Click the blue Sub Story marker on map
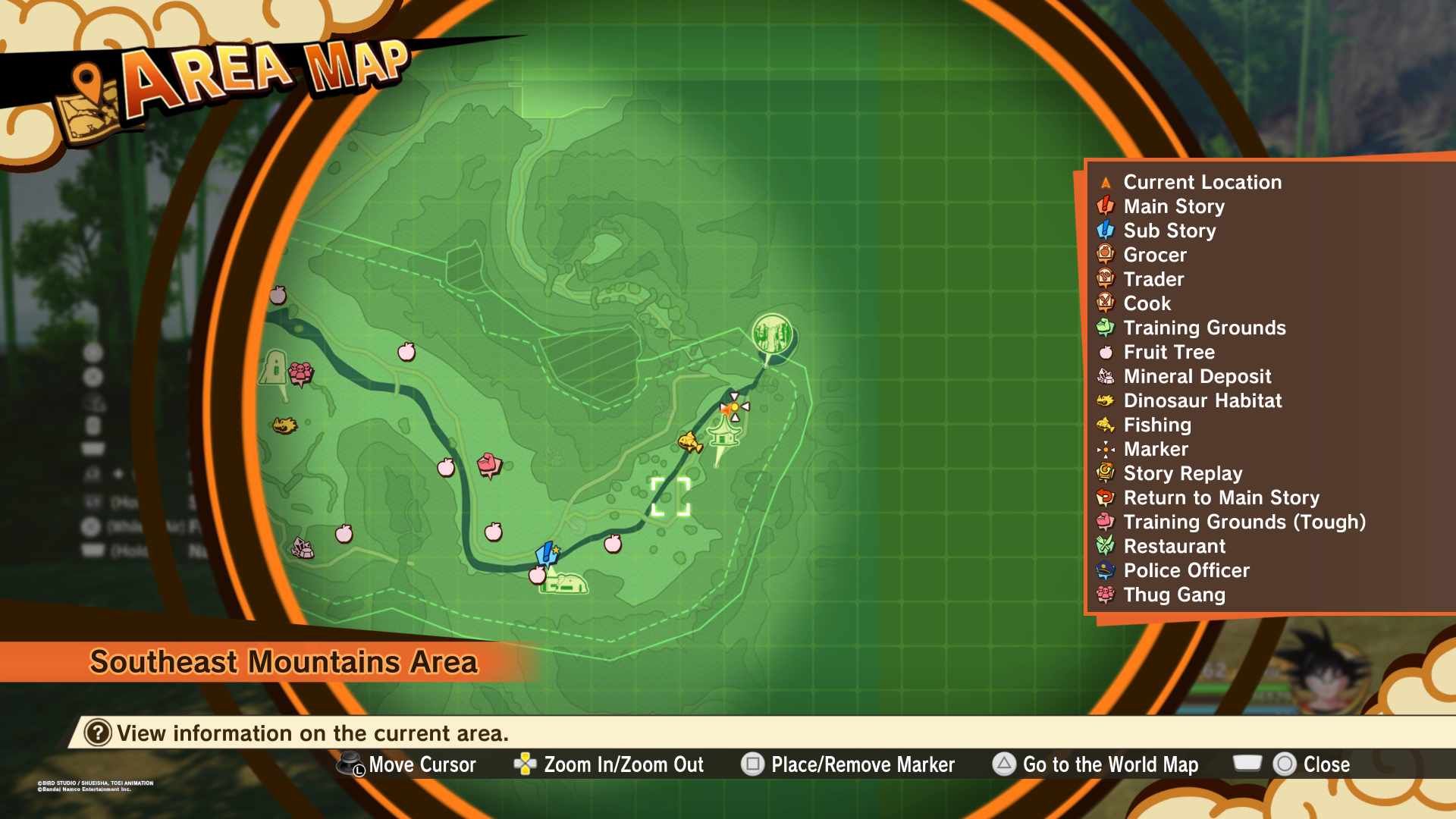This screenshot has width=1456, height=819. [546, 553]
